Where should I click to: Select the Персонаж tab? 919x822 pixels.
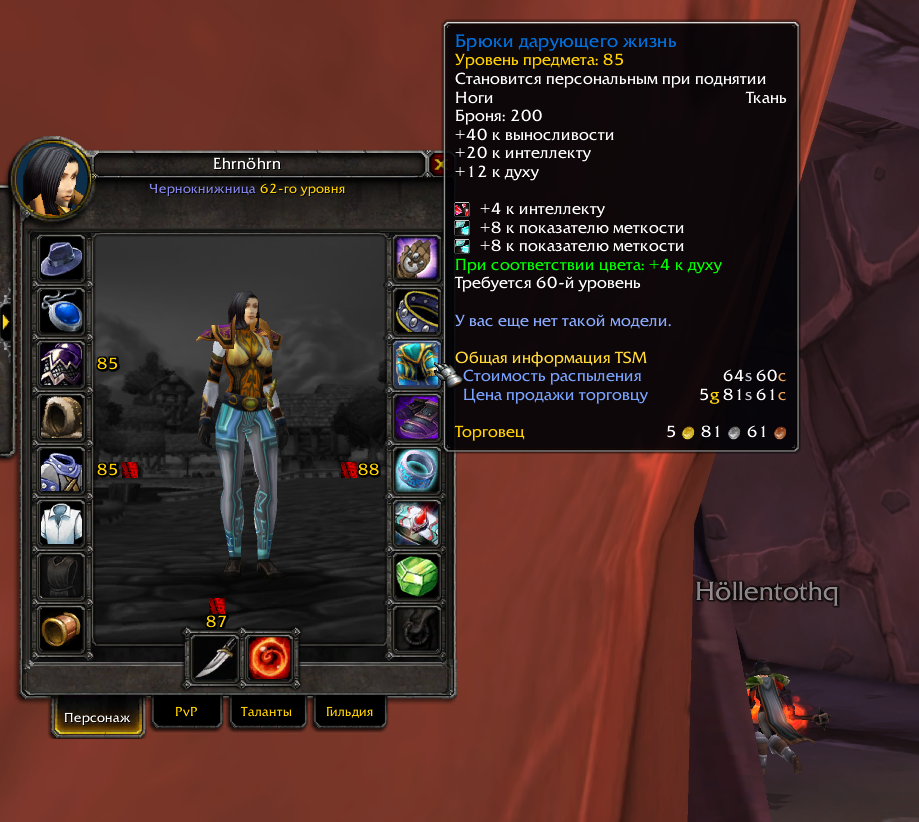pyautogui.click(x=98, y=717)
